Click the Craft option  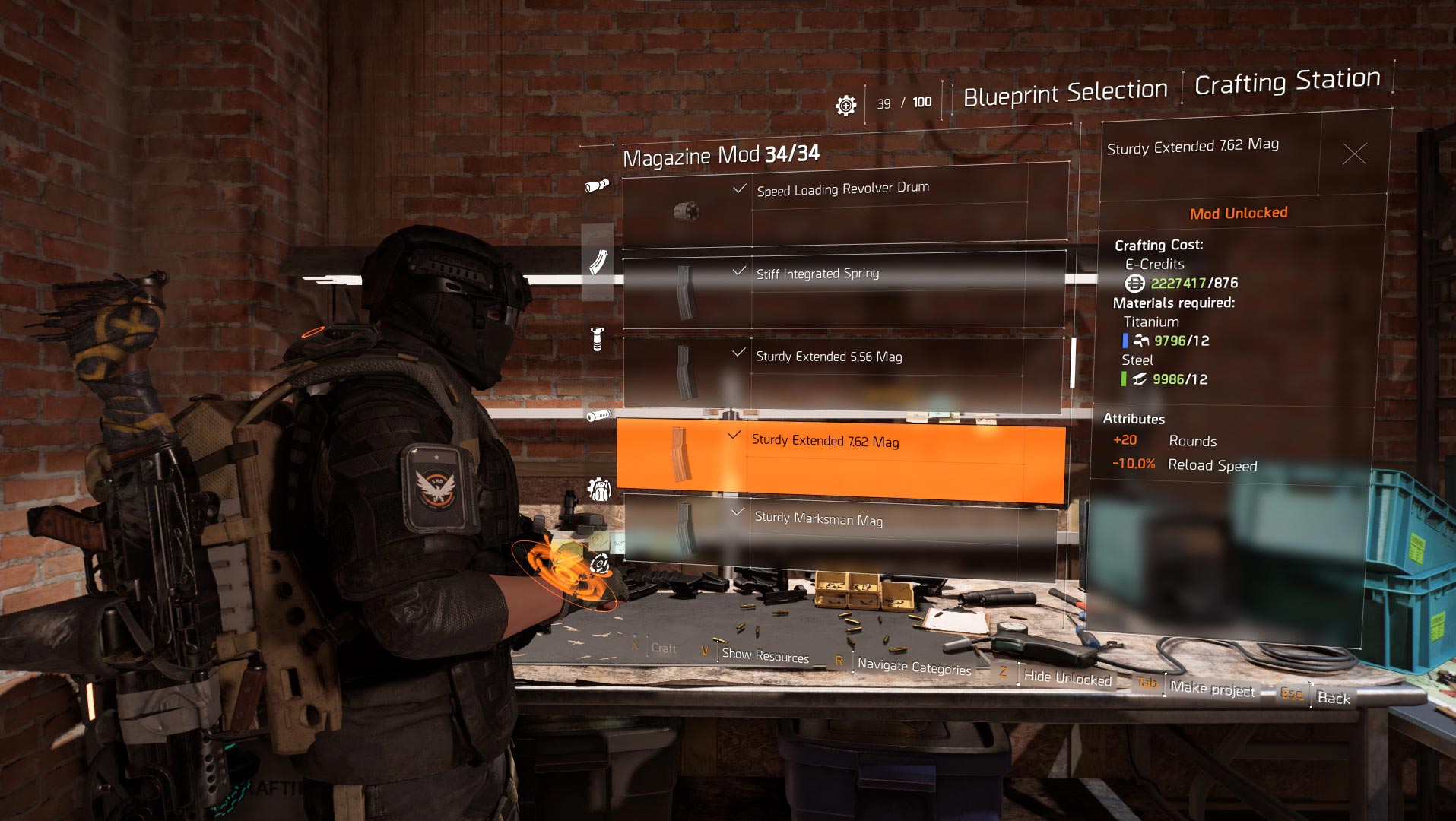coord(664,648)
